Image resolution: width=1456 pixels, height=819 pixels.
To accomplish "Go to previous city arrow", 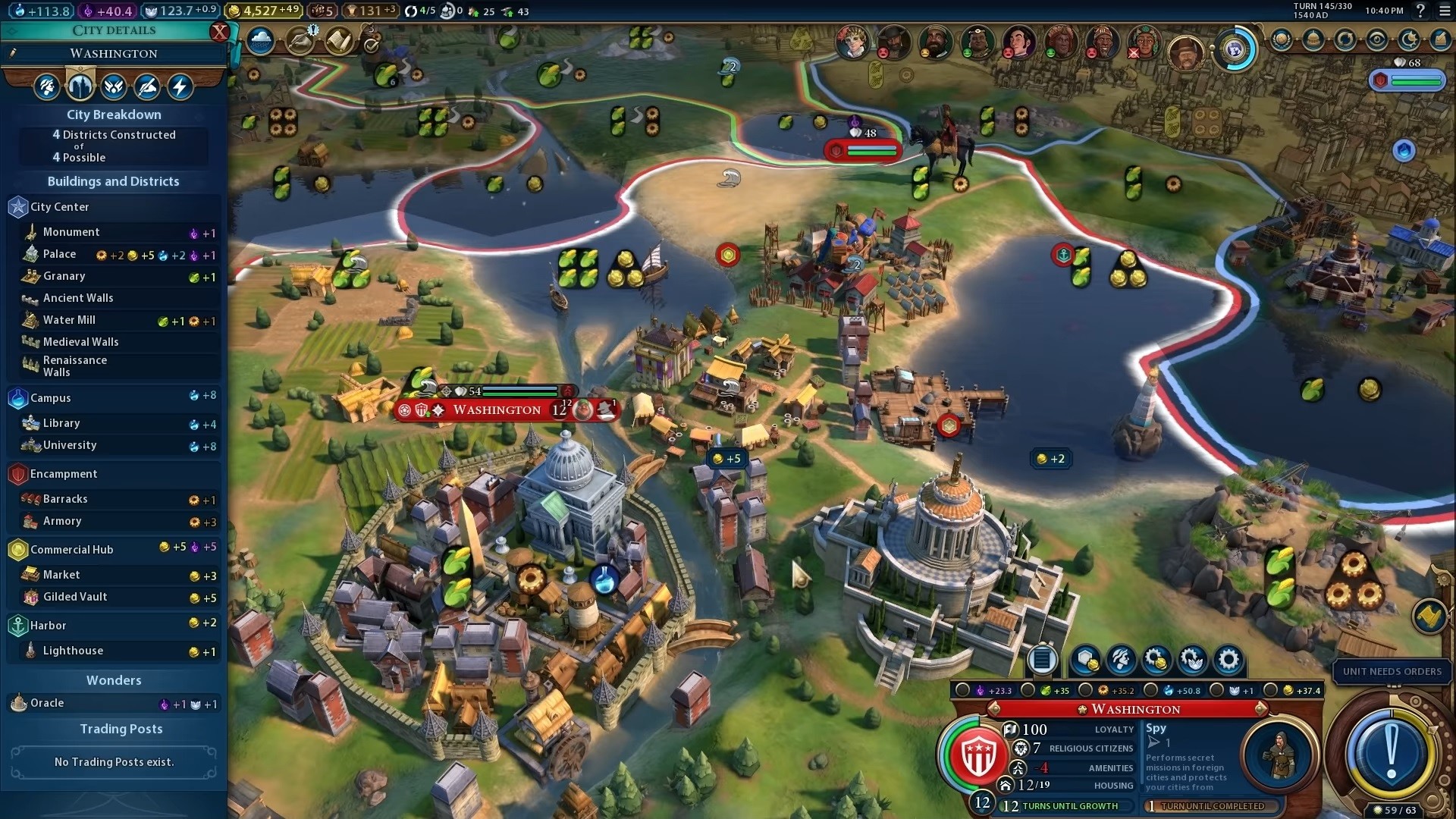I will 993,709.
